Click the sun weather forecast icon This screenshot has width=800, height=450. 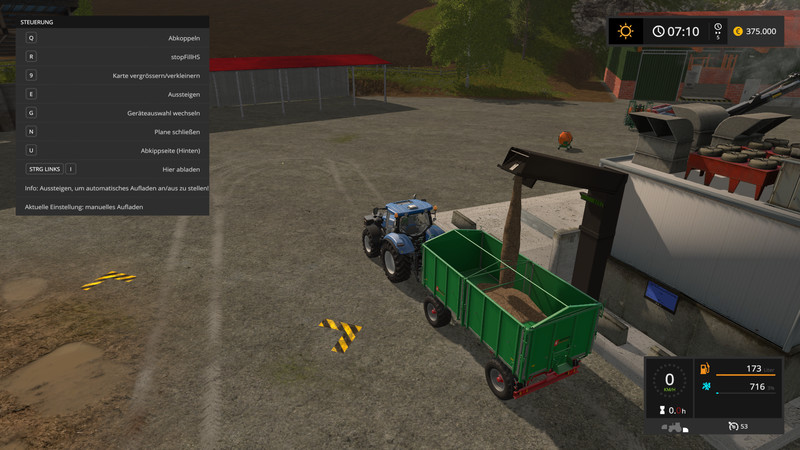pyautogui.click(x=625, y=31)
